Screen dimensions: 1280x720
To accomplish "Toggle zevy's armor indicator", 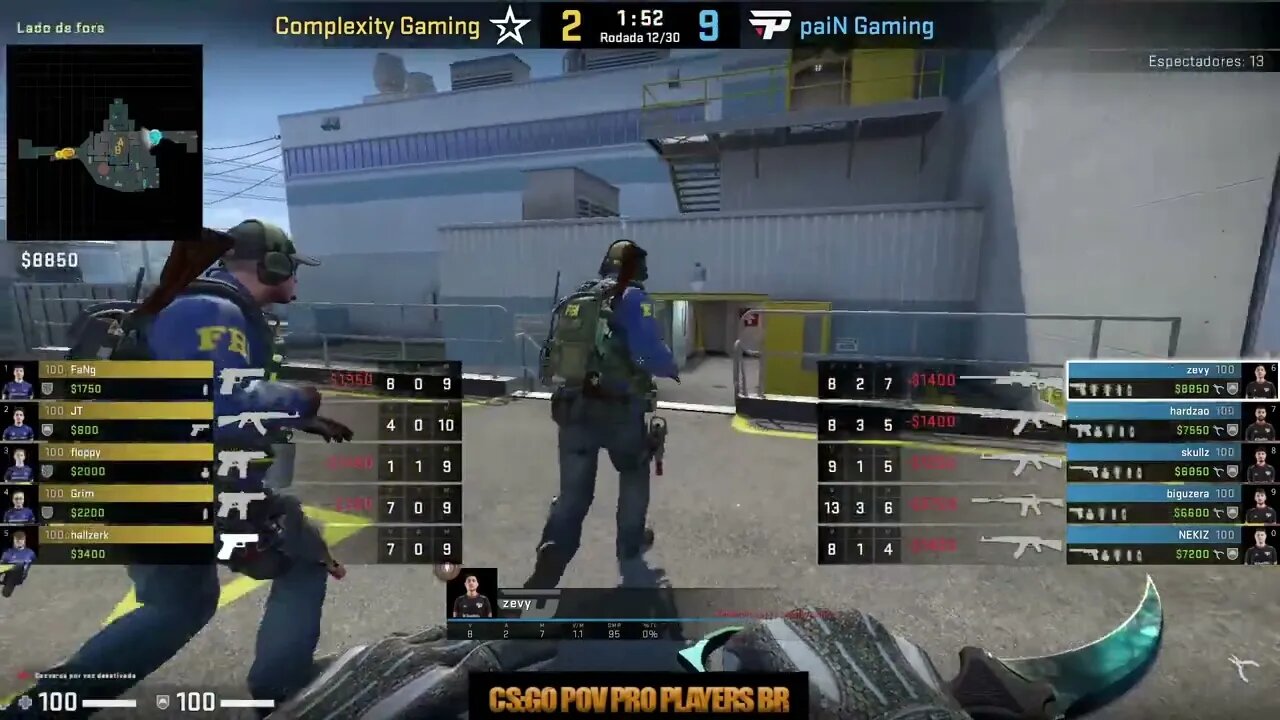I will pos(1233,388).
